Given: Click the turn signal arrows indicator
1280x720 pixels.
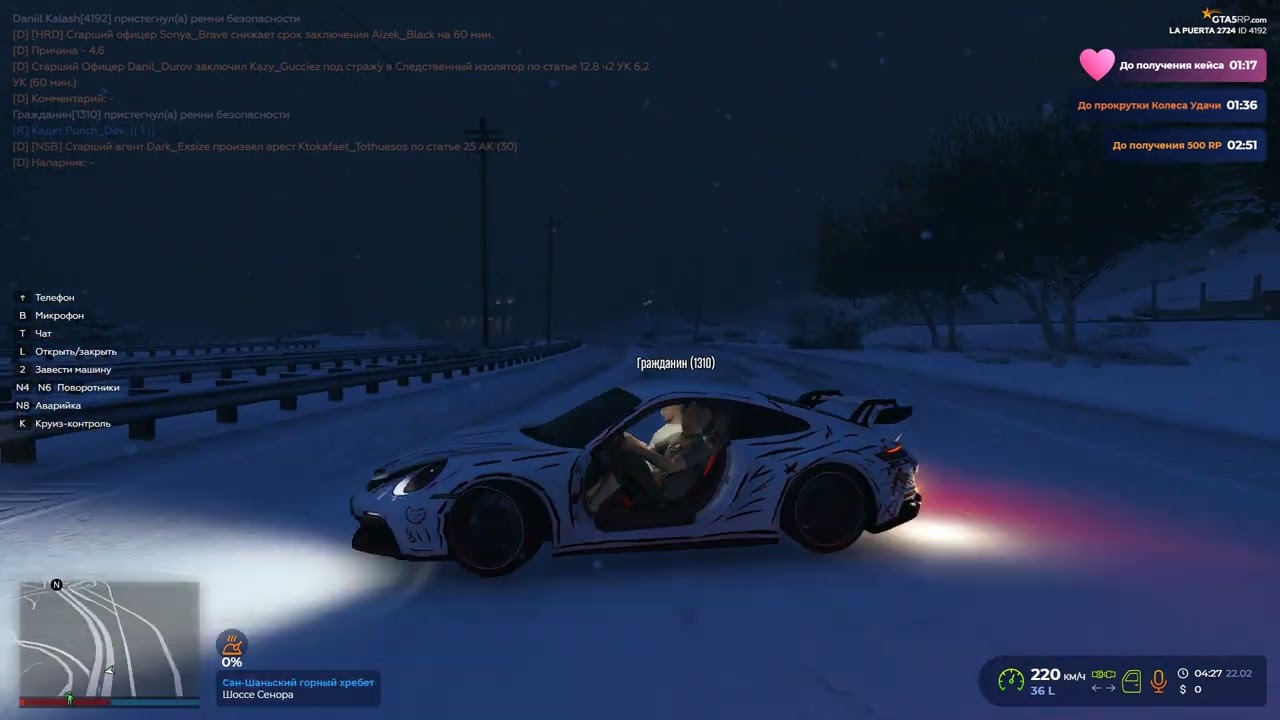Looking at the screenshot, I should coord(1103,688).
